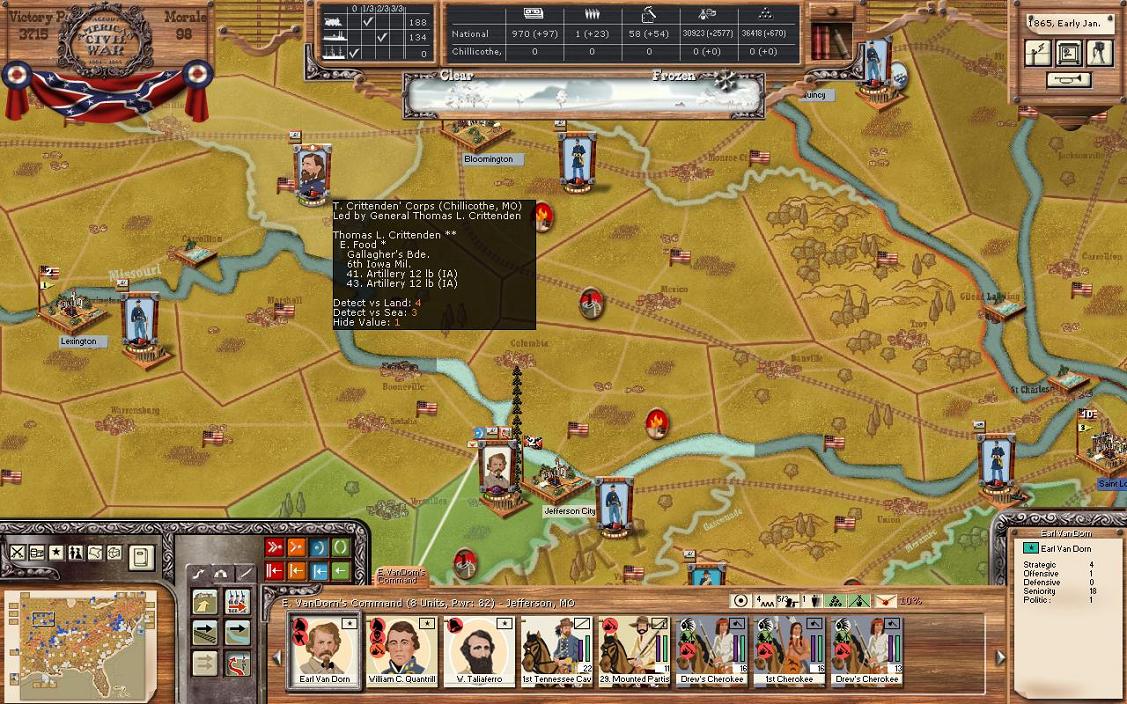Choose the green passive posture button

coord(341,547)
